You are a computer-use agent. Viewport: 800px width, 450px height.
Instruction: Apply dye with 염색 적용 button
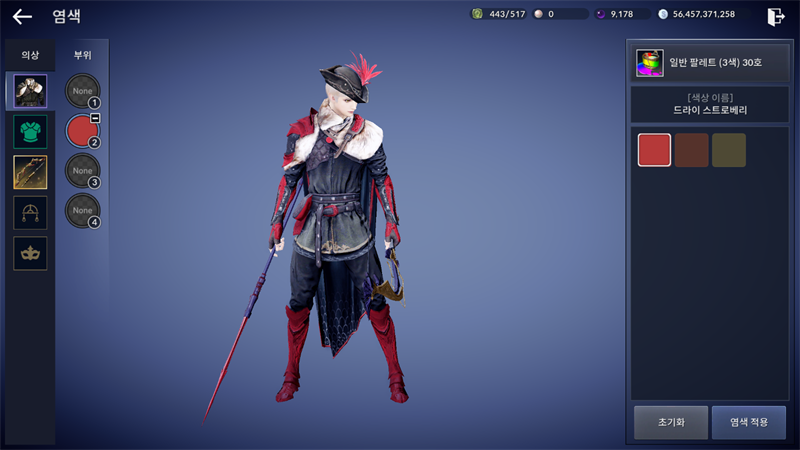748,422
